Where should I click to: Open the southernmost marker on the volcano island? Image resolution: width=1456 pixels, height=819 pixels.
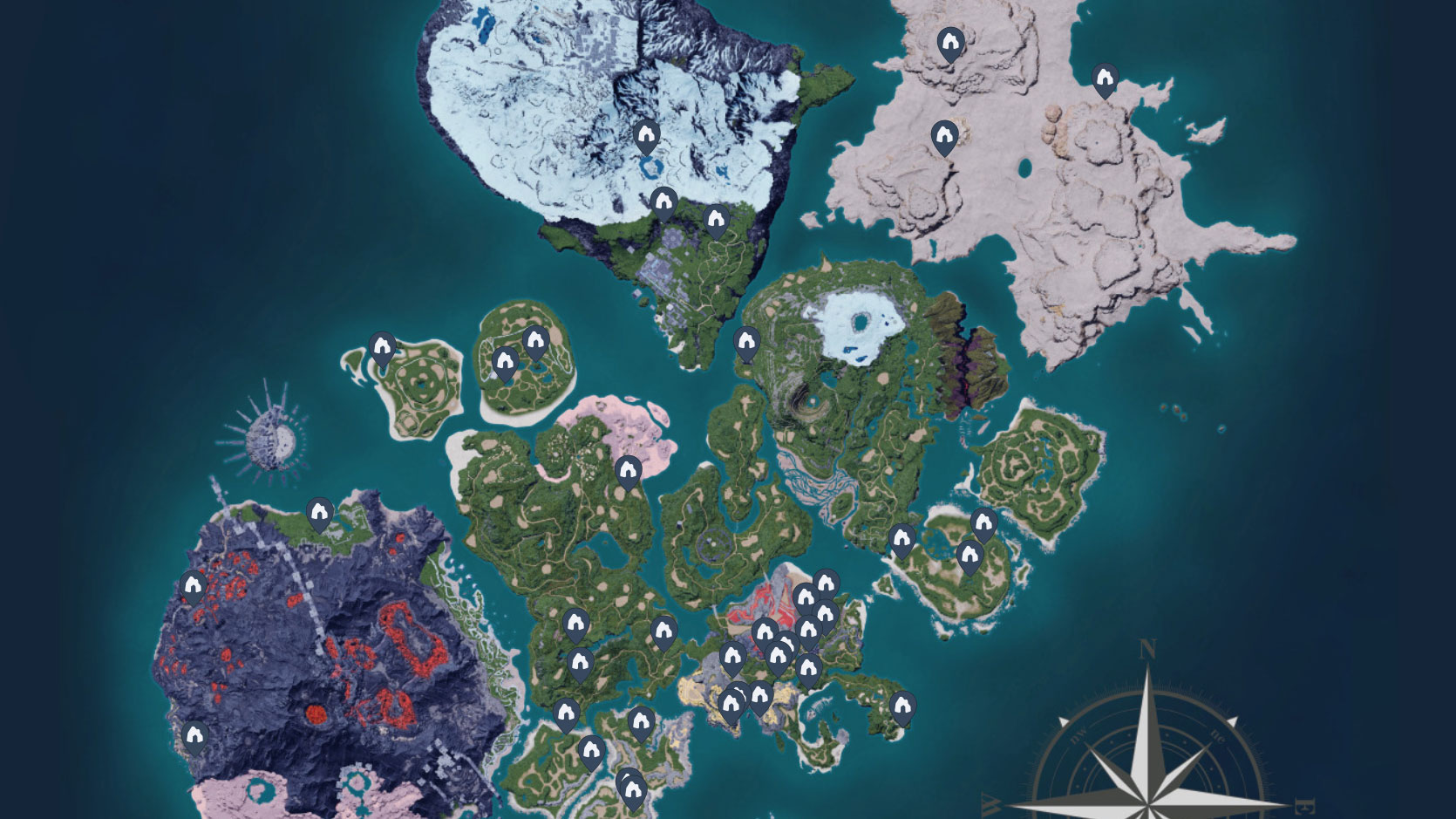pyautogui.click(x=194, y=736)
